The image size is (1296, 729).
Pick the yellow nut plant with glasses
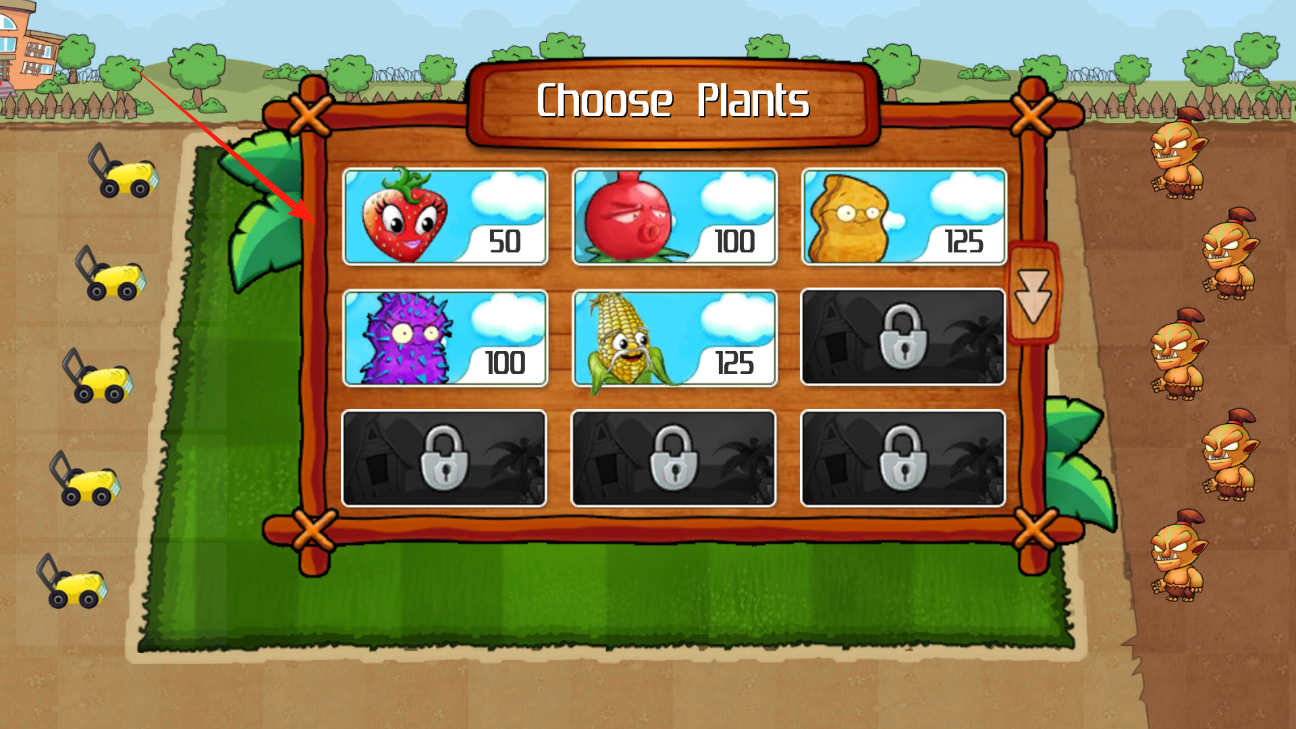(x=904, y=216)
